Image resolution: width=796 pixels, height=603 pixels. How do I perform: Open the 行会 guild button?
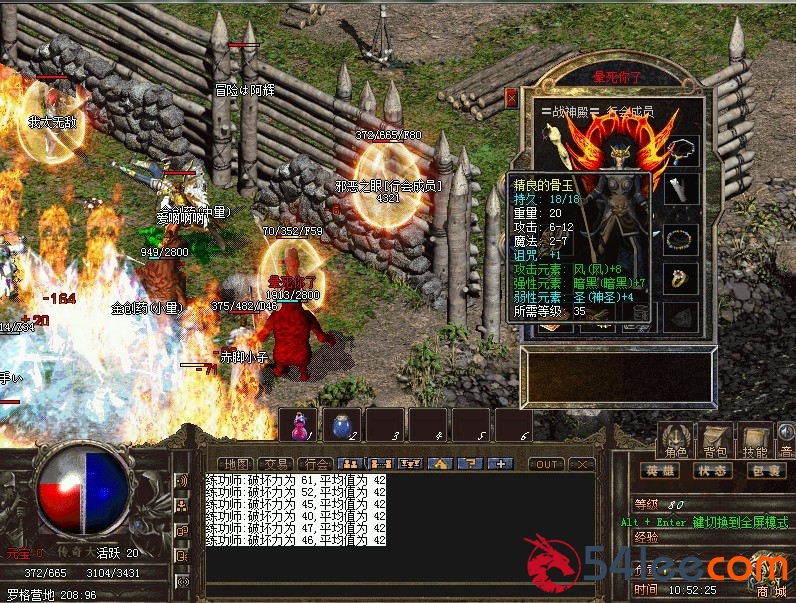pos(317,464)
